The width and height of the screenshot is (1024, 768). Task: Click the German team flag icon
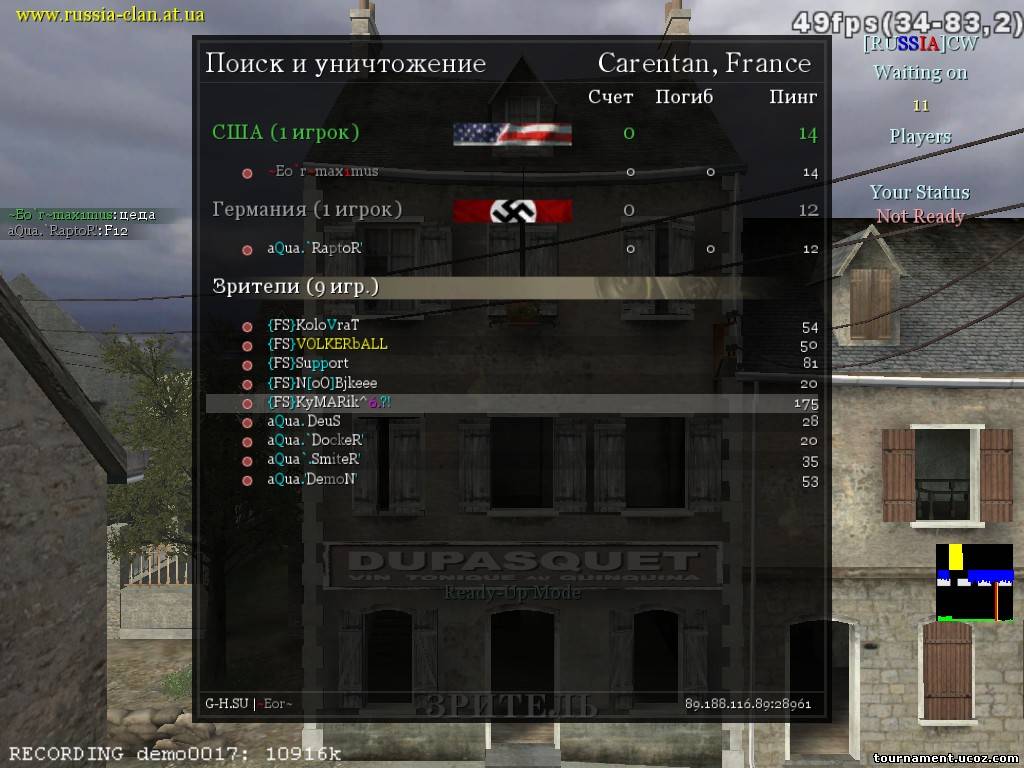pyautogui.click(x=512, y=211)
